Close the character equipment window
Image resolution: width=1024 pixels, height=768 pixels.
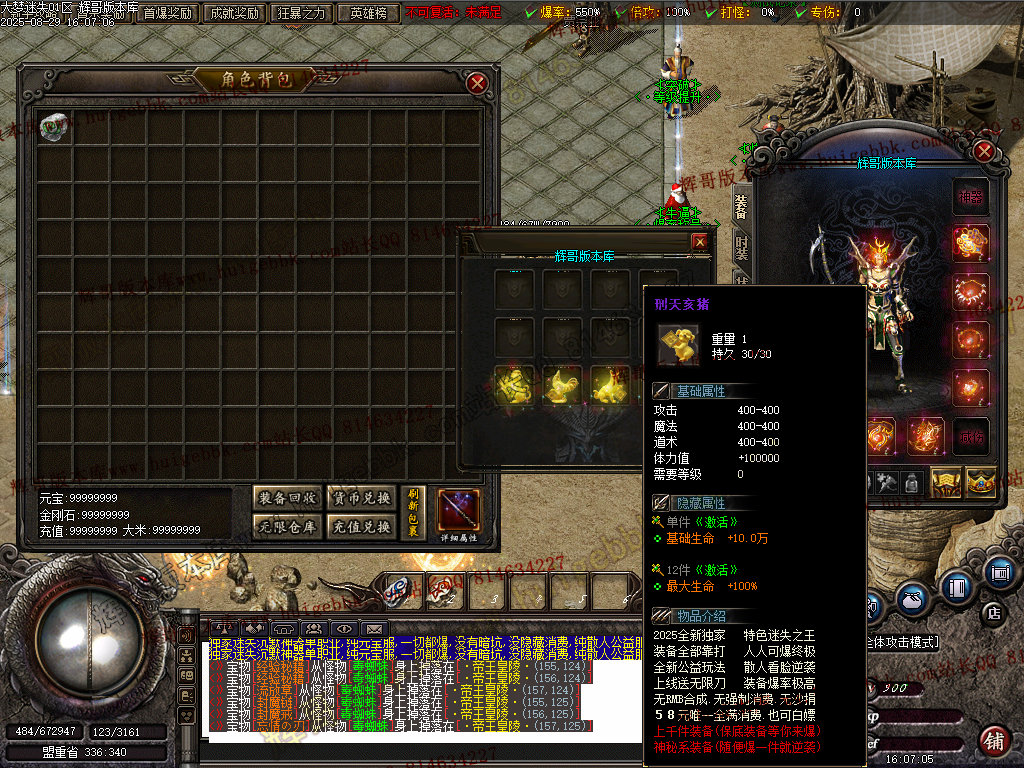[984, 151]
